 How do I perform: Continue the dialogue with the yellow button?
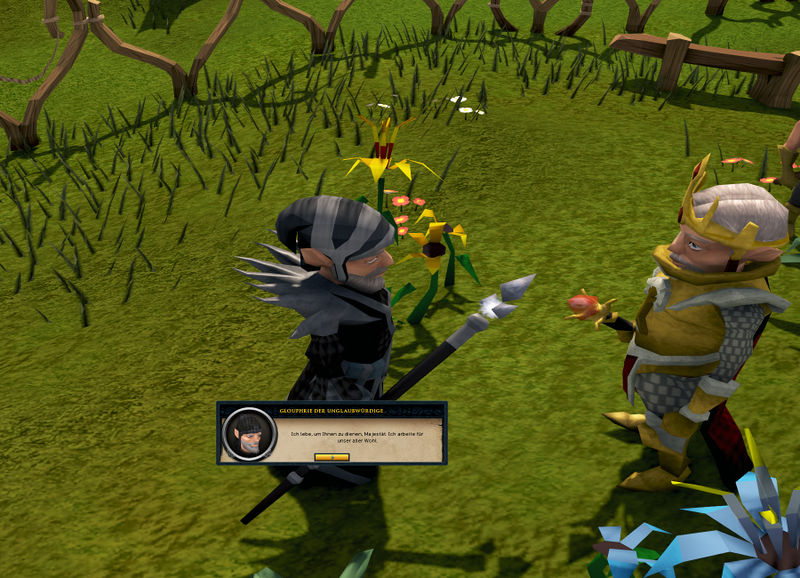332,457
